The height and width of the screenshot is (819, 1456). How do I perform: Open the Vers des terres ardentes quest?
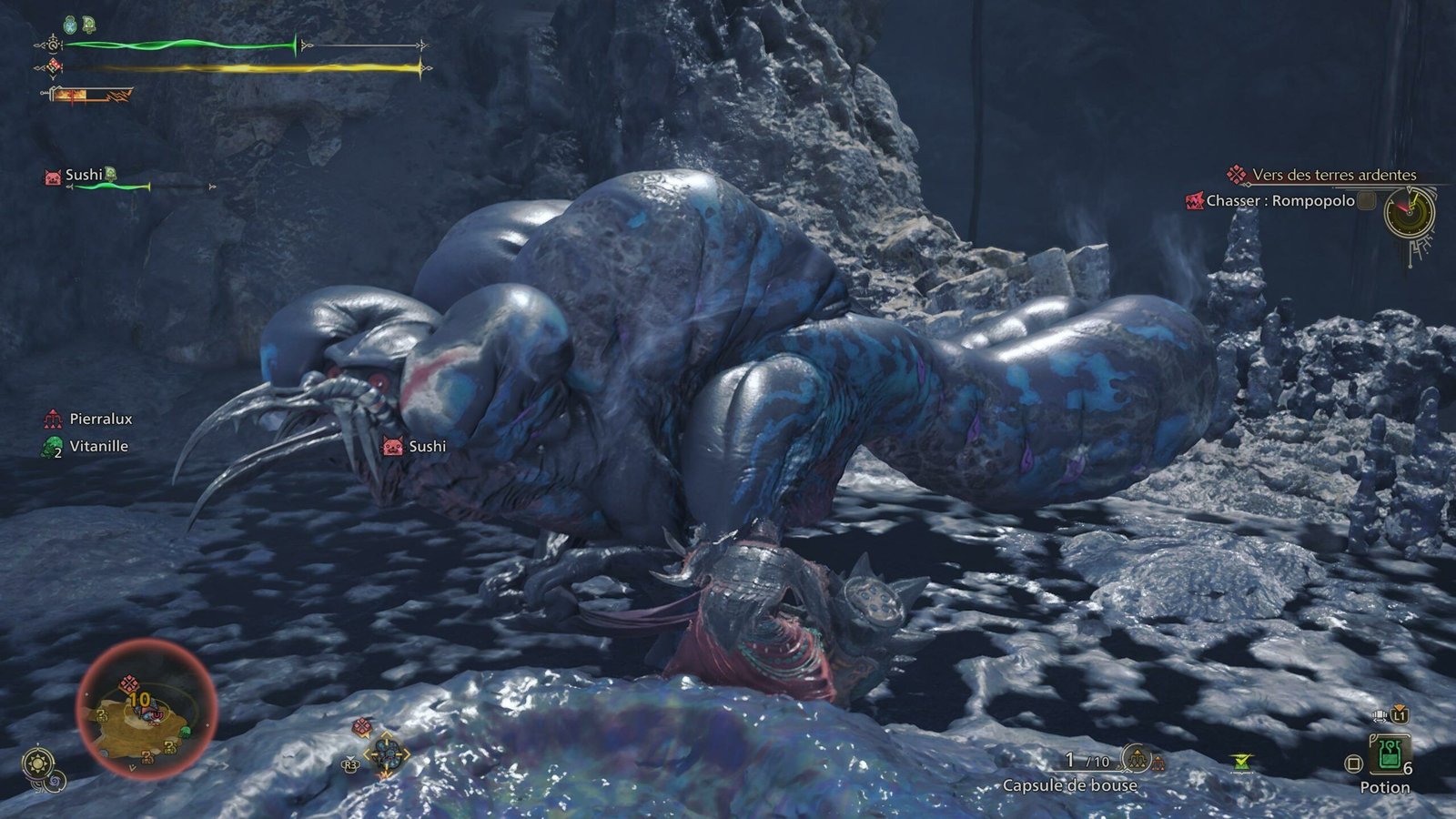pyautogui.click(x=1333, y=175)
